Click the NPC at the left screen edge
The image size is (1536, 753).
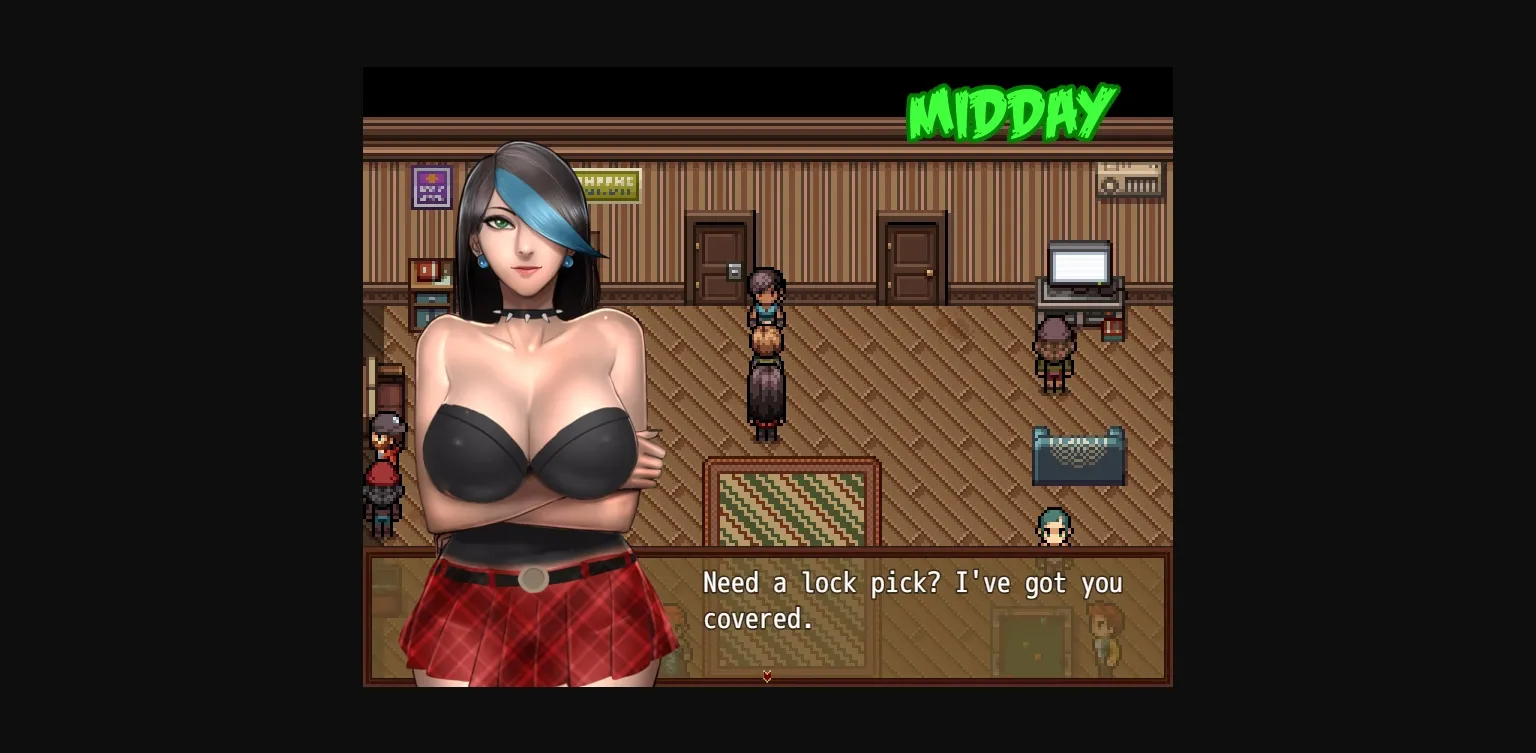(384, 470)
